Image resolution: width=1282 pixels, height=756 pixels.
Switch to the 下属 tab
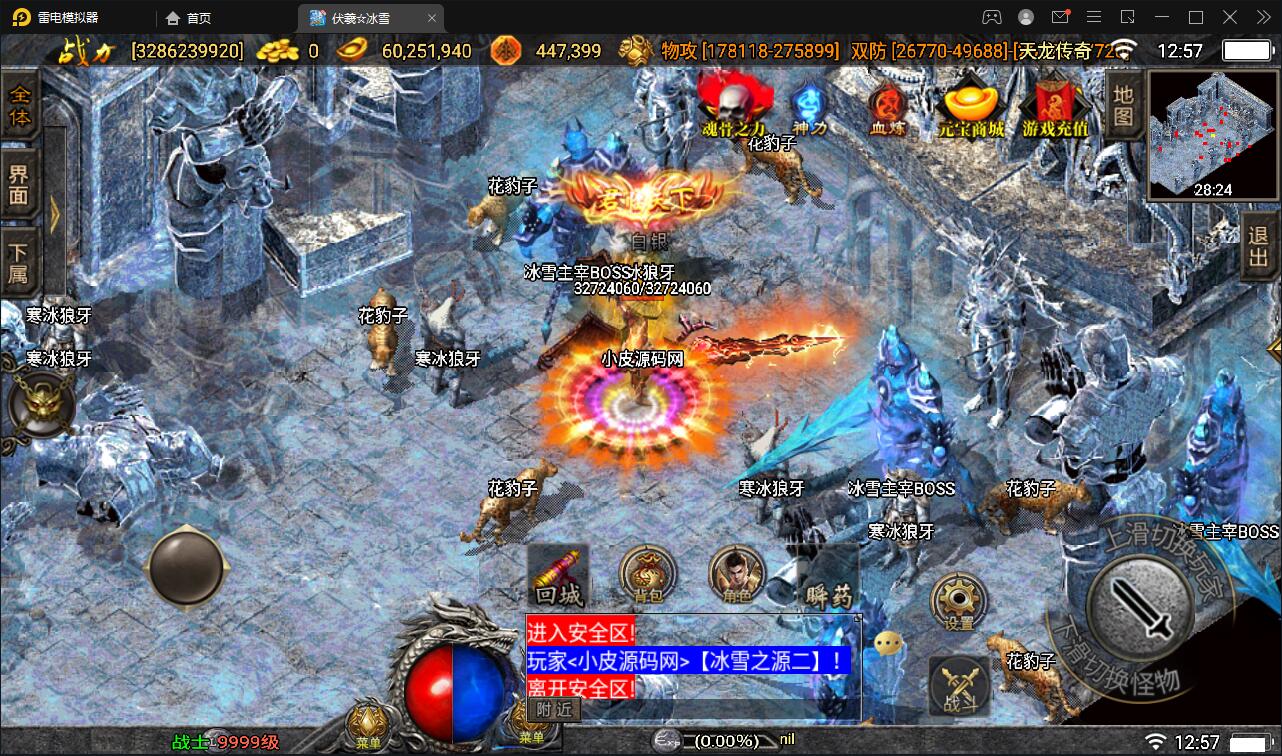tap(20, 261)
